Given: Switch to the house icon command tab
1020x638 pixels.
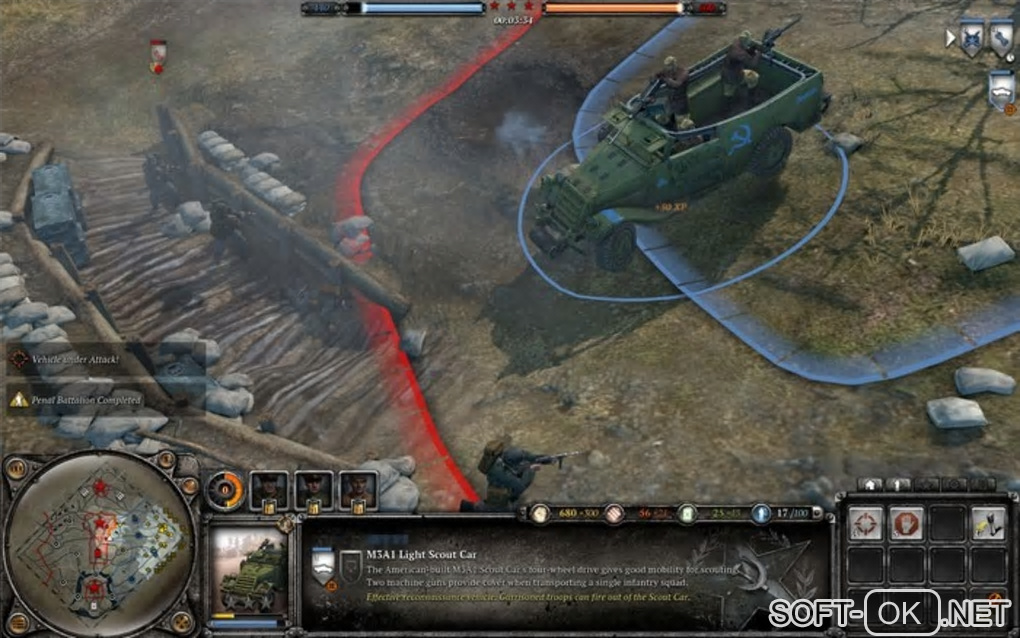Looking at the screenshot, I should coord(869,484).
